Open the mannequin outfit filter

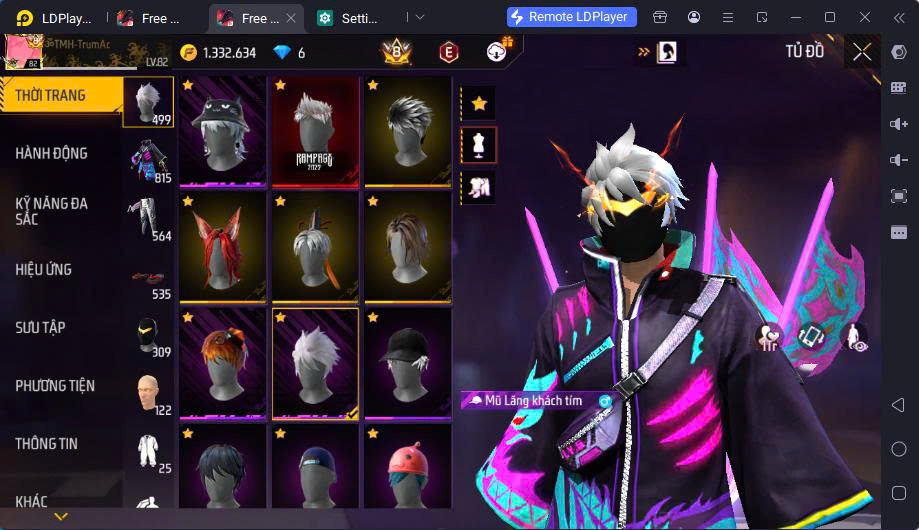click(479, 145)
